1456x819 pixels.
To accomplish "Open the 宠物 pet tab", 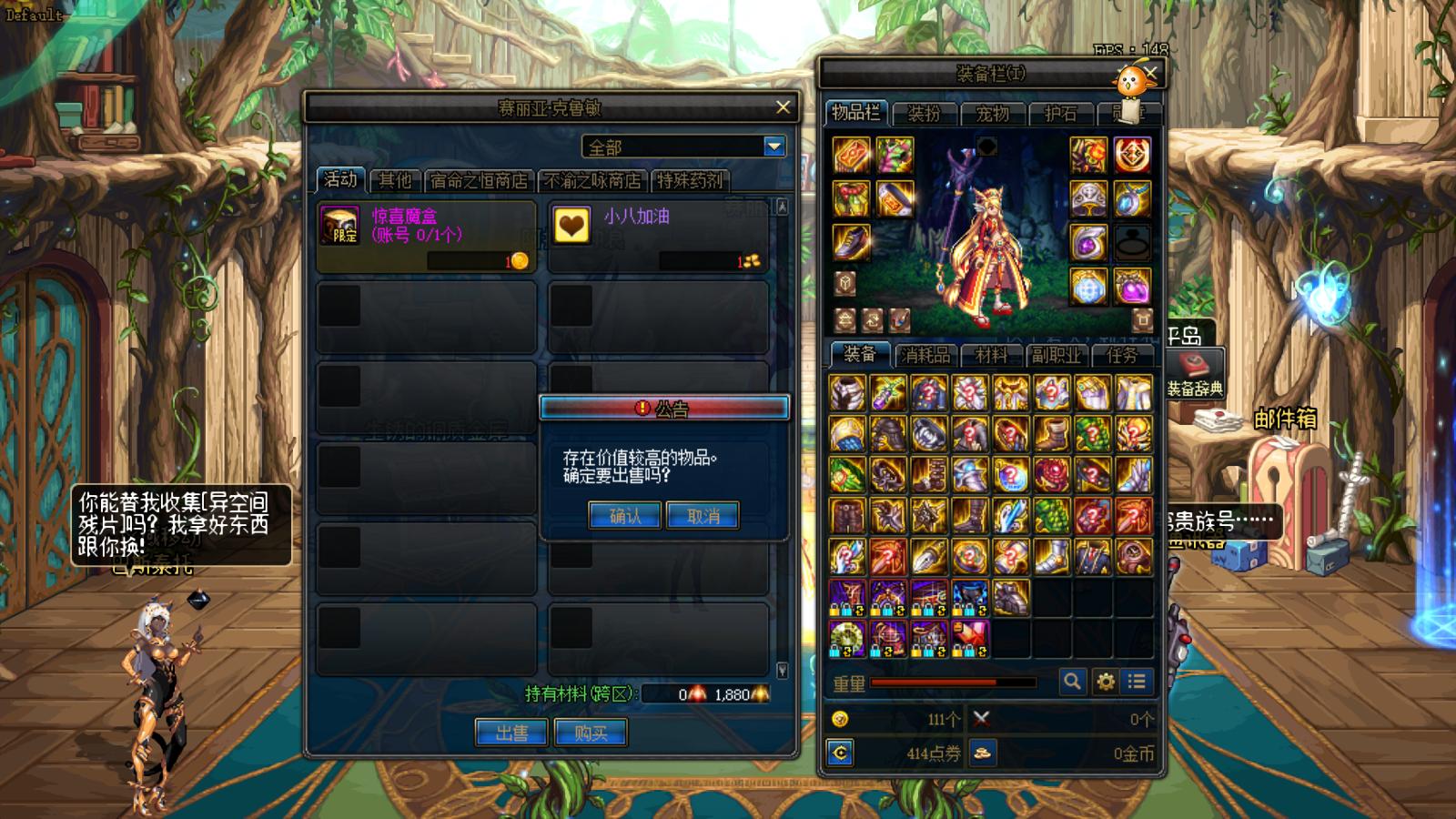I will [x=992, y=113].
